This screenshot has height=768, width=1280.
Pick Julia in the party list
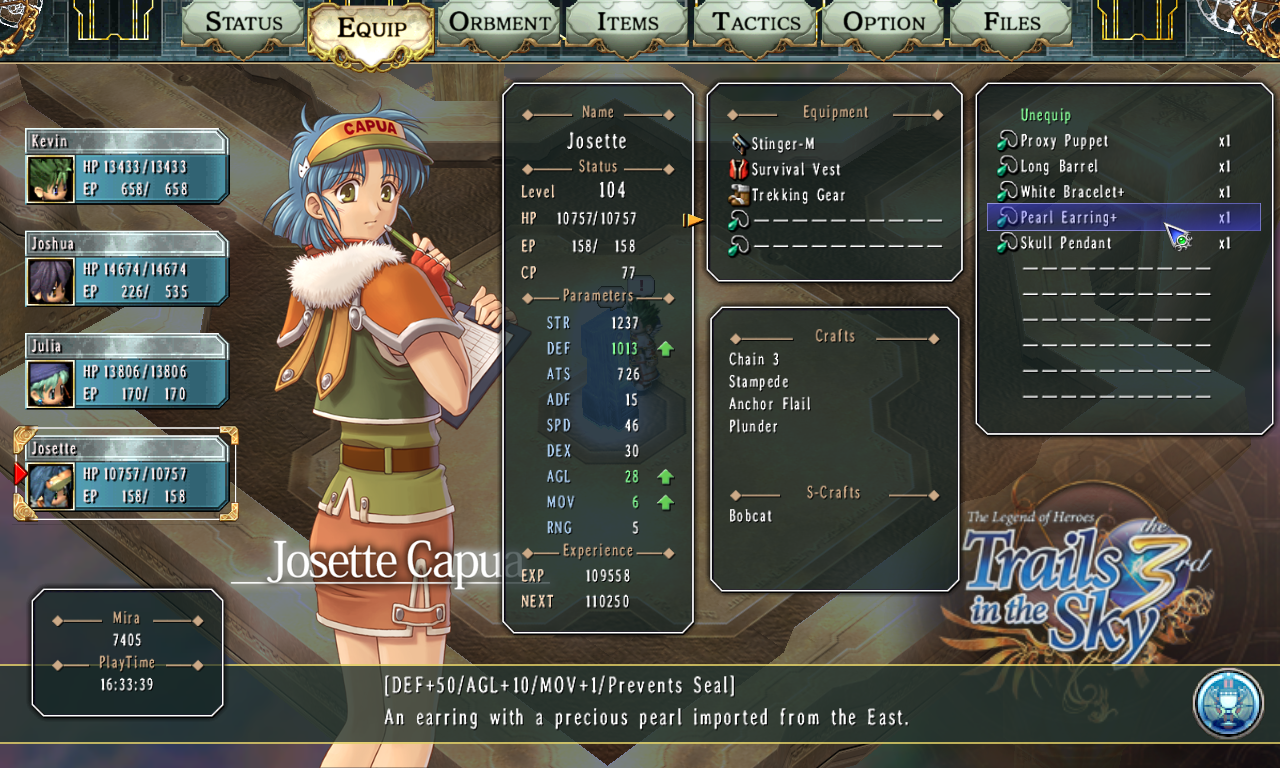pyautogui.click(x=127, y=371)
